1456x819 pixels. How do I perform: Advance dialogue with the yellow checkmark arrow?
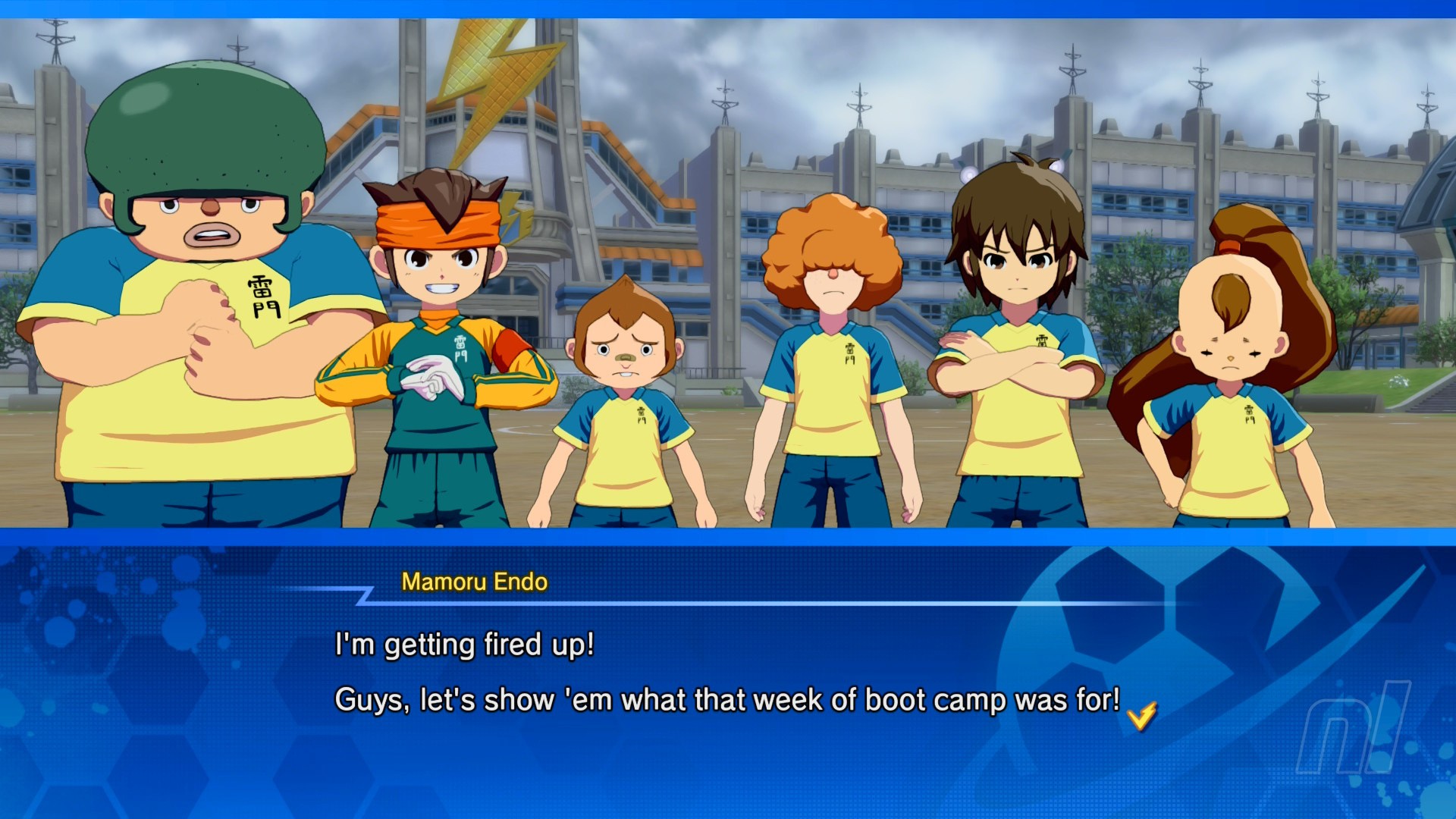pos(1141,715)
